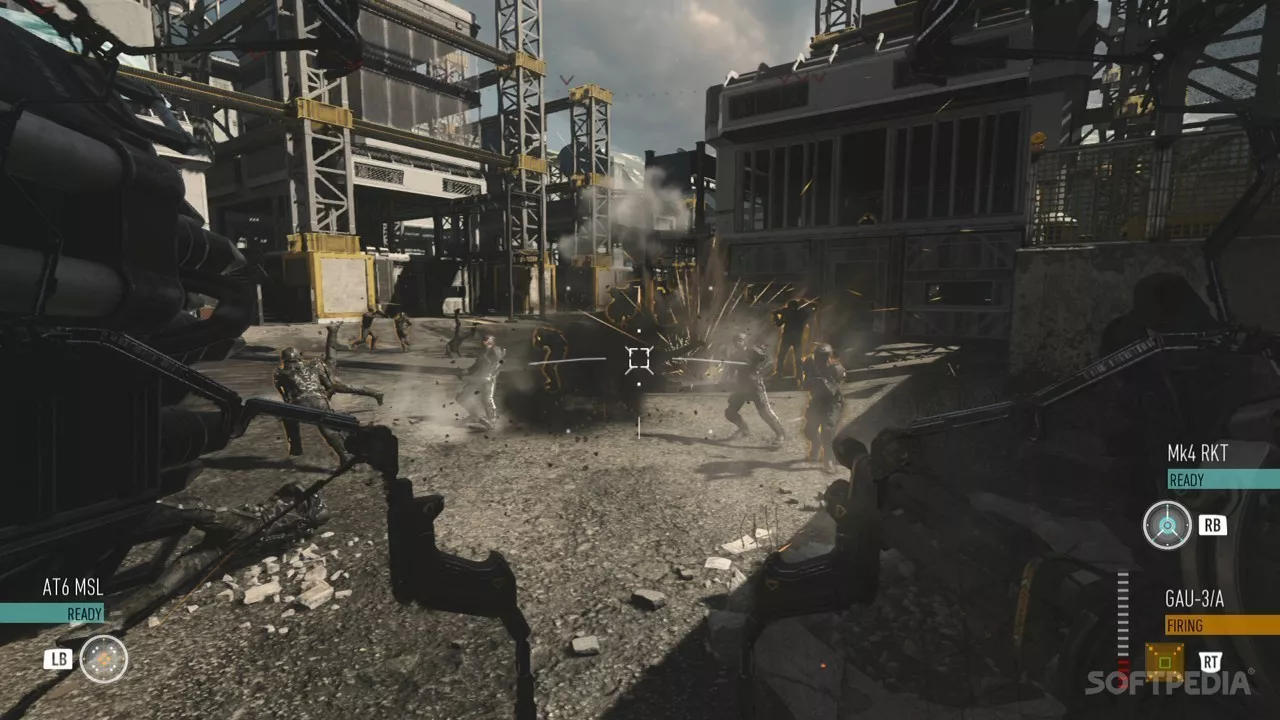Click the GAU-3/A gun icon
The height and width of the screenshot is (720, 1280).
coord(1164,661)
